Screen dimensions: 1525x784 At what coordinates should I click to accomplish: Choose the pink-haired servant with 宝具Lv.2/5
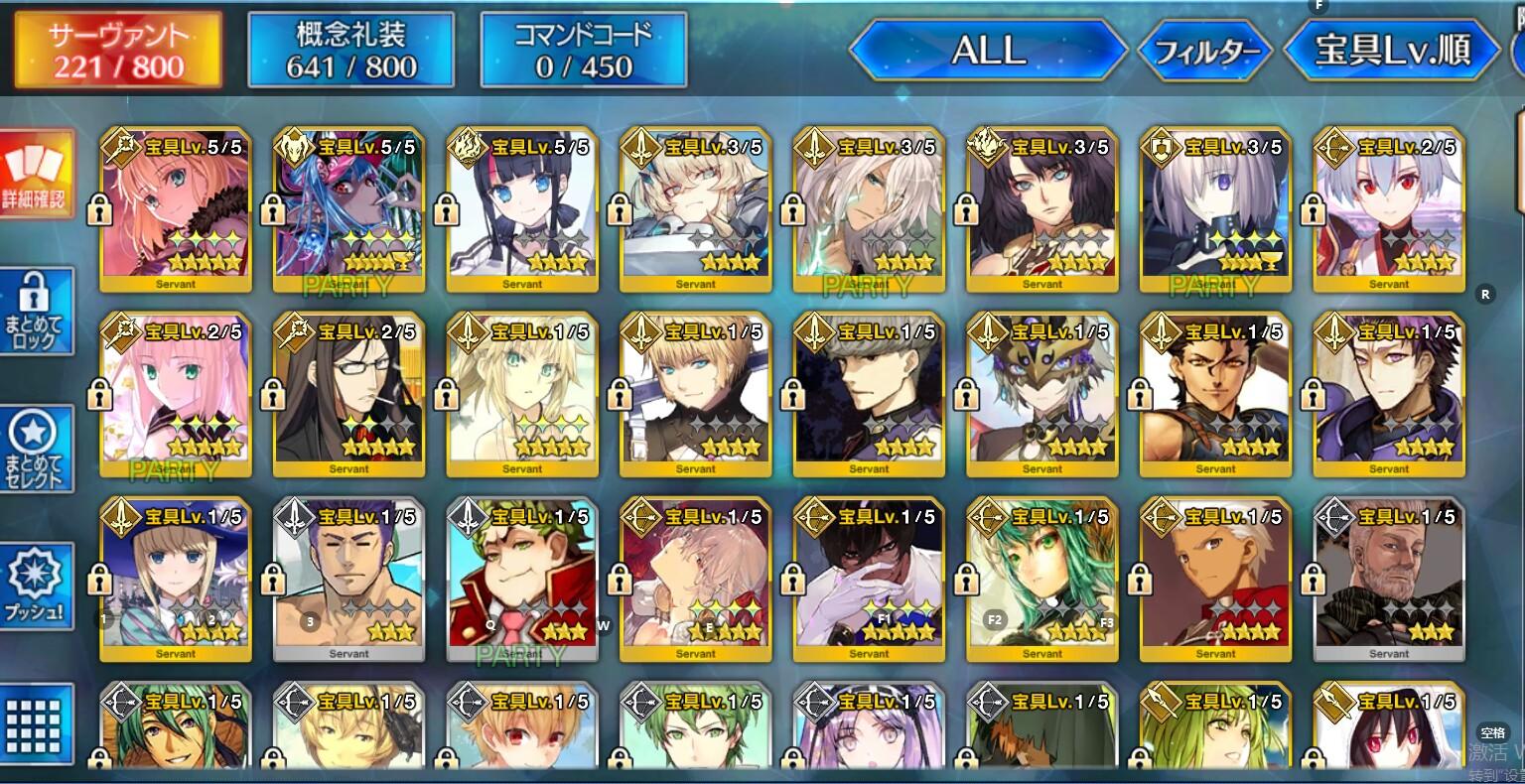click(176, 395)
